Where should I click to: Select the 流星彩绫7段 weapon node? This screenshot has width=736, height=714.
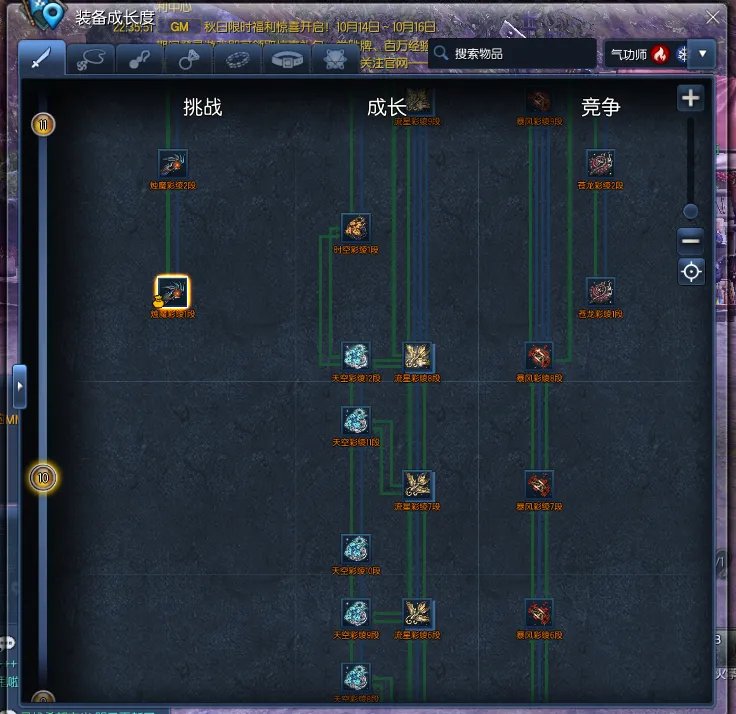pos(418,485)
